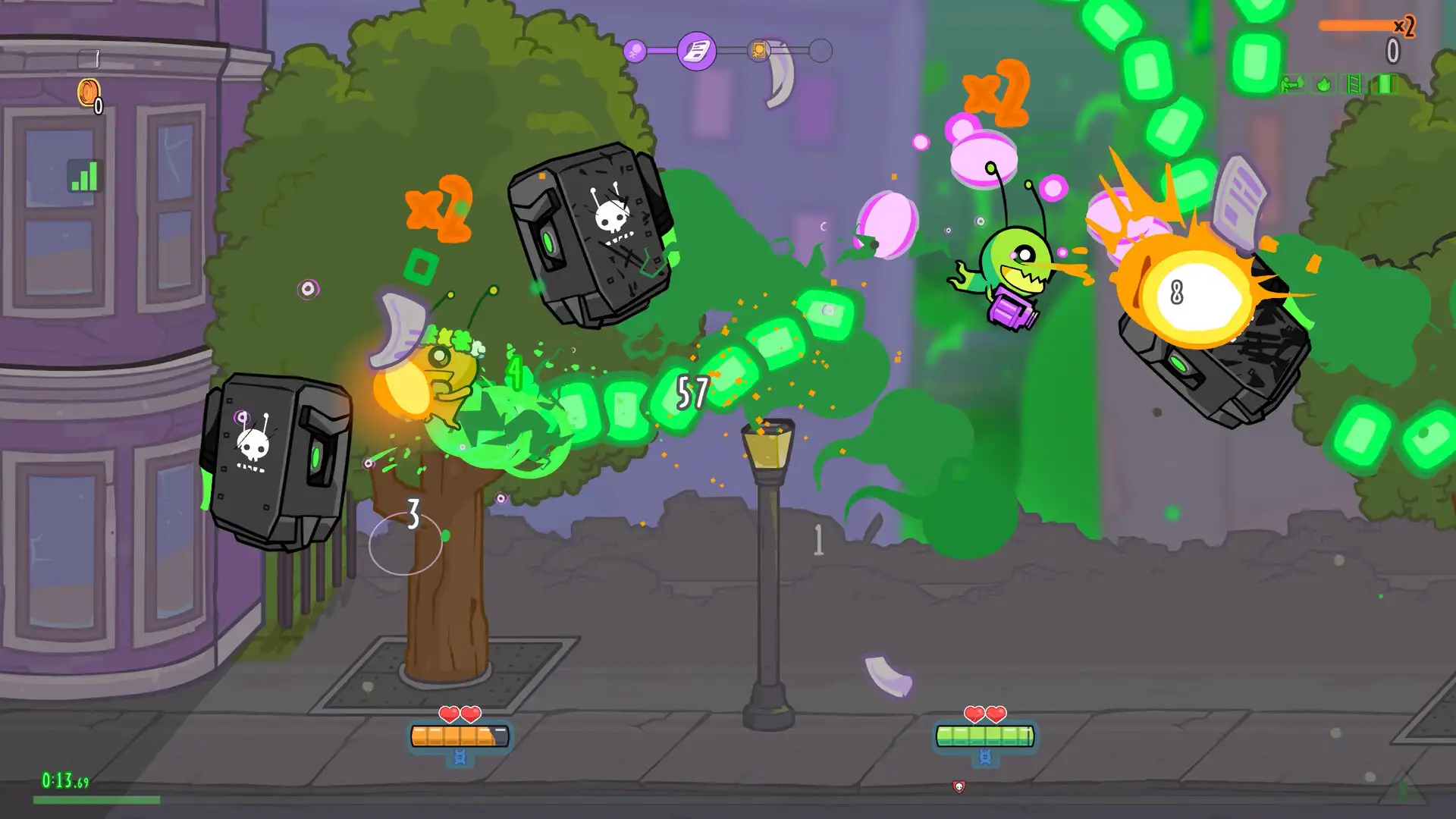Click the ladder power-up icon top-right
The width and height of the screenshot is (1456, 819).
(x=1354, y=85)
